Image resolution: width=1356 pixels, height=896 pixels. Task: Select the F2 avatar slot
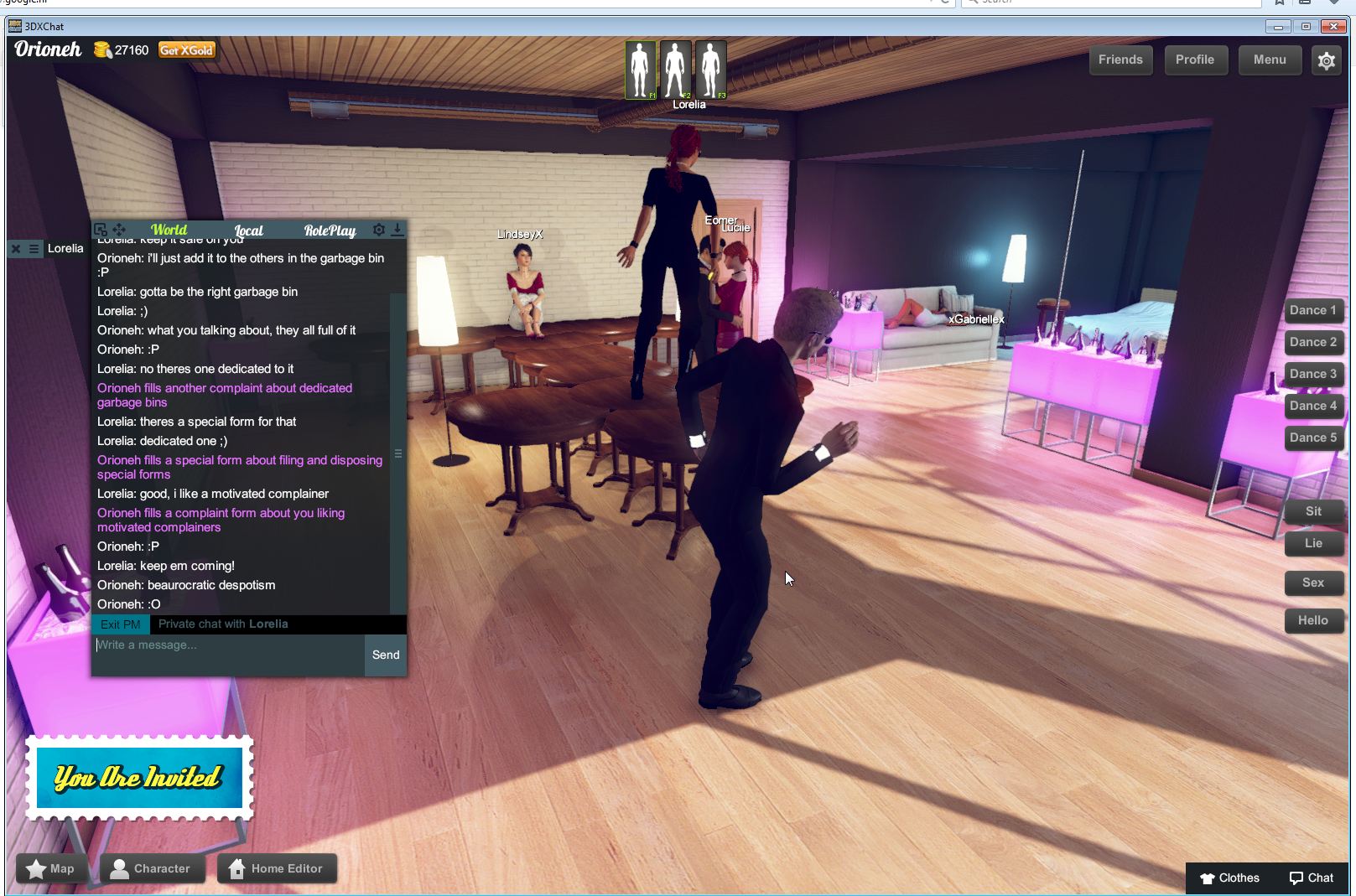(x=675, y=70)
